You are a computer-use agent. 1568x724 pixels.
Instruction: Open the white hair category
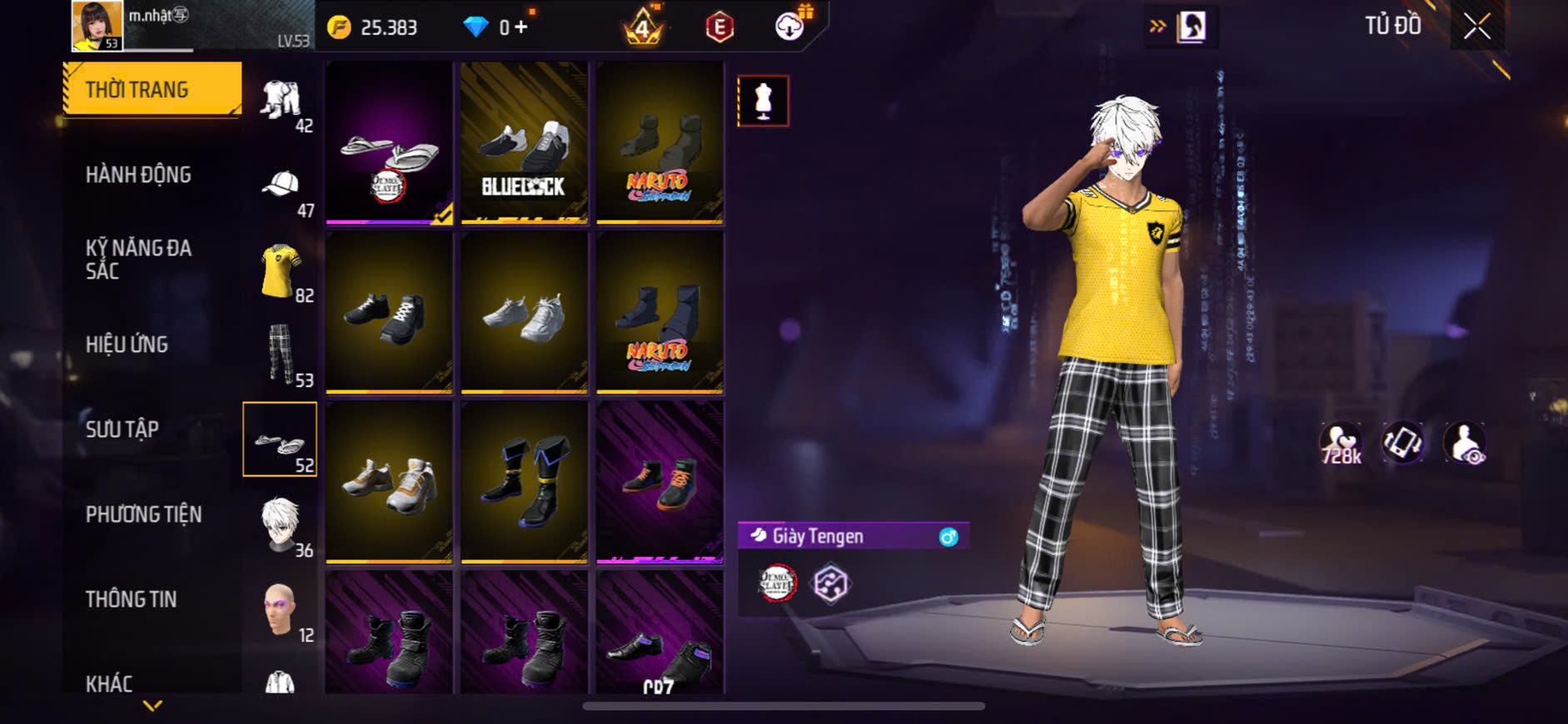coord(281,524)
